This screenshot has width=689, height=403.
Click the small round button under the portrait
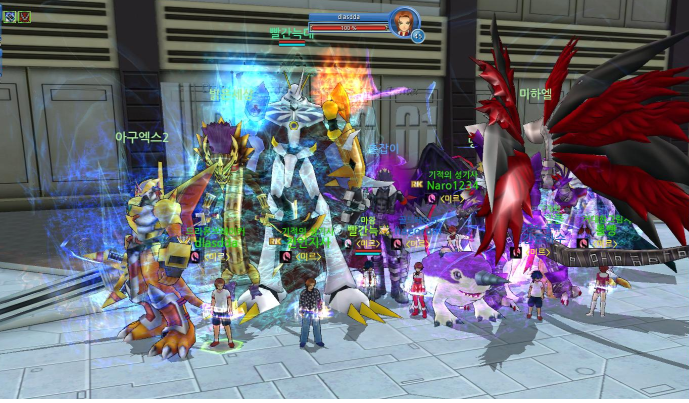[417, 36]
